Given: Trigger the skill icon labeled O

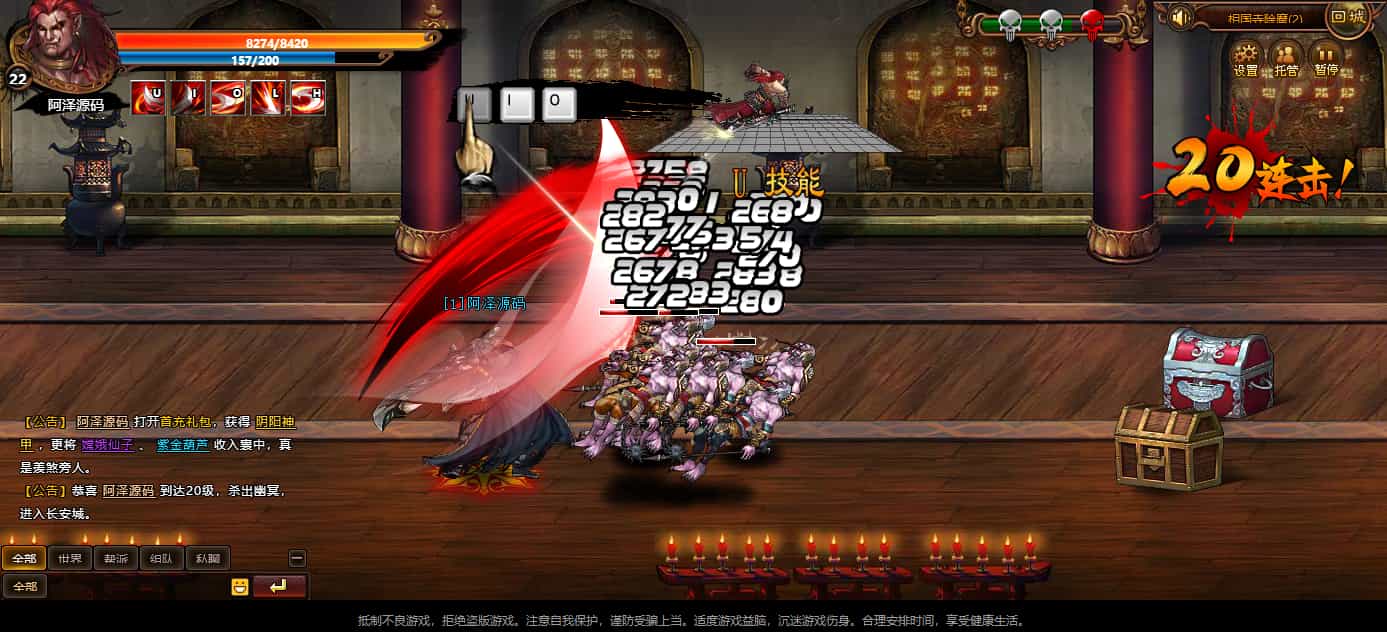Looking at the screenshot, I should click(228, 98).
